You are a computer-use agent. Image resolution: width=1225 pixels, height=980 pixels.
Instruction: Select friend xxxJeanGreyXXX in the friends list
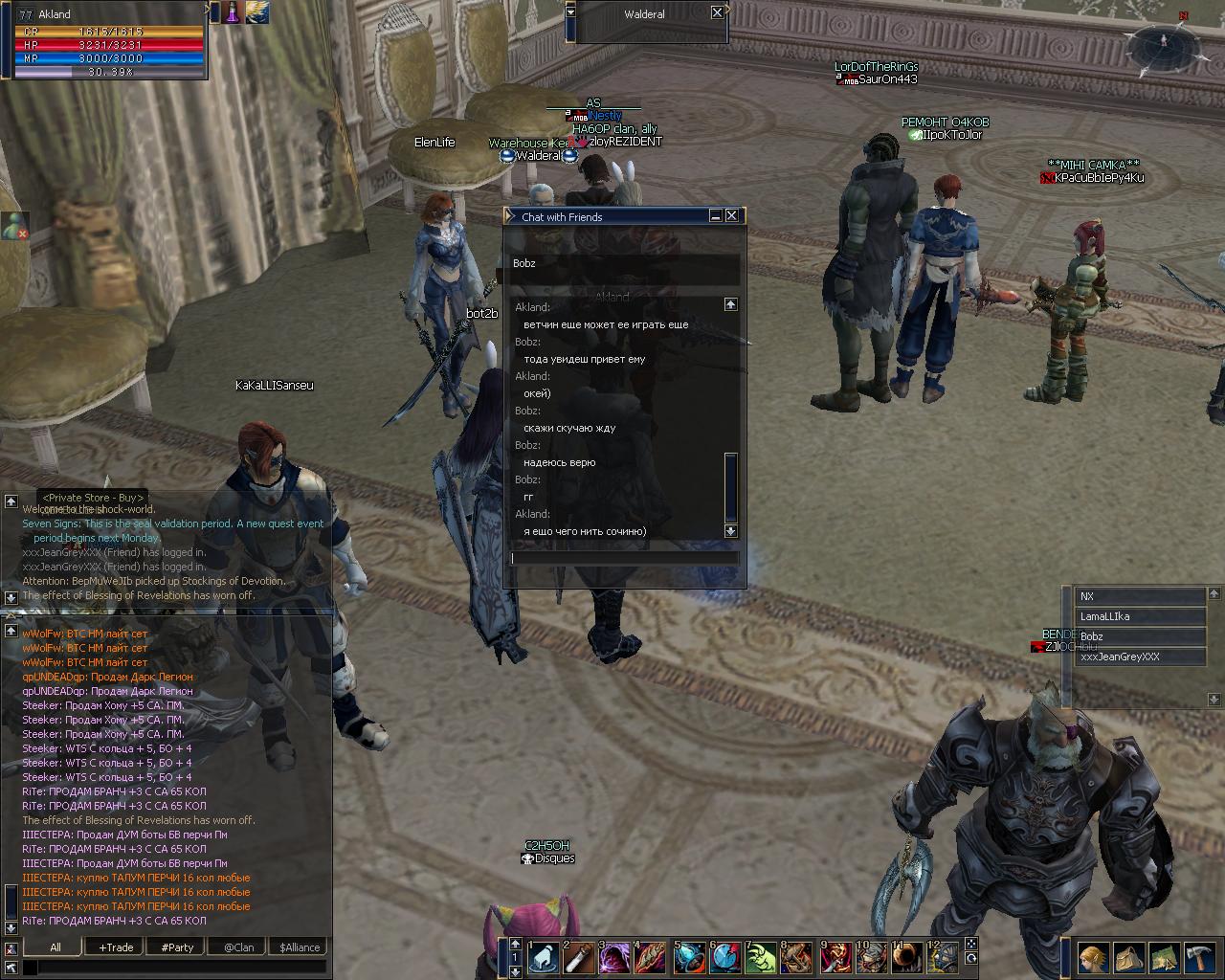point(1140,657)
